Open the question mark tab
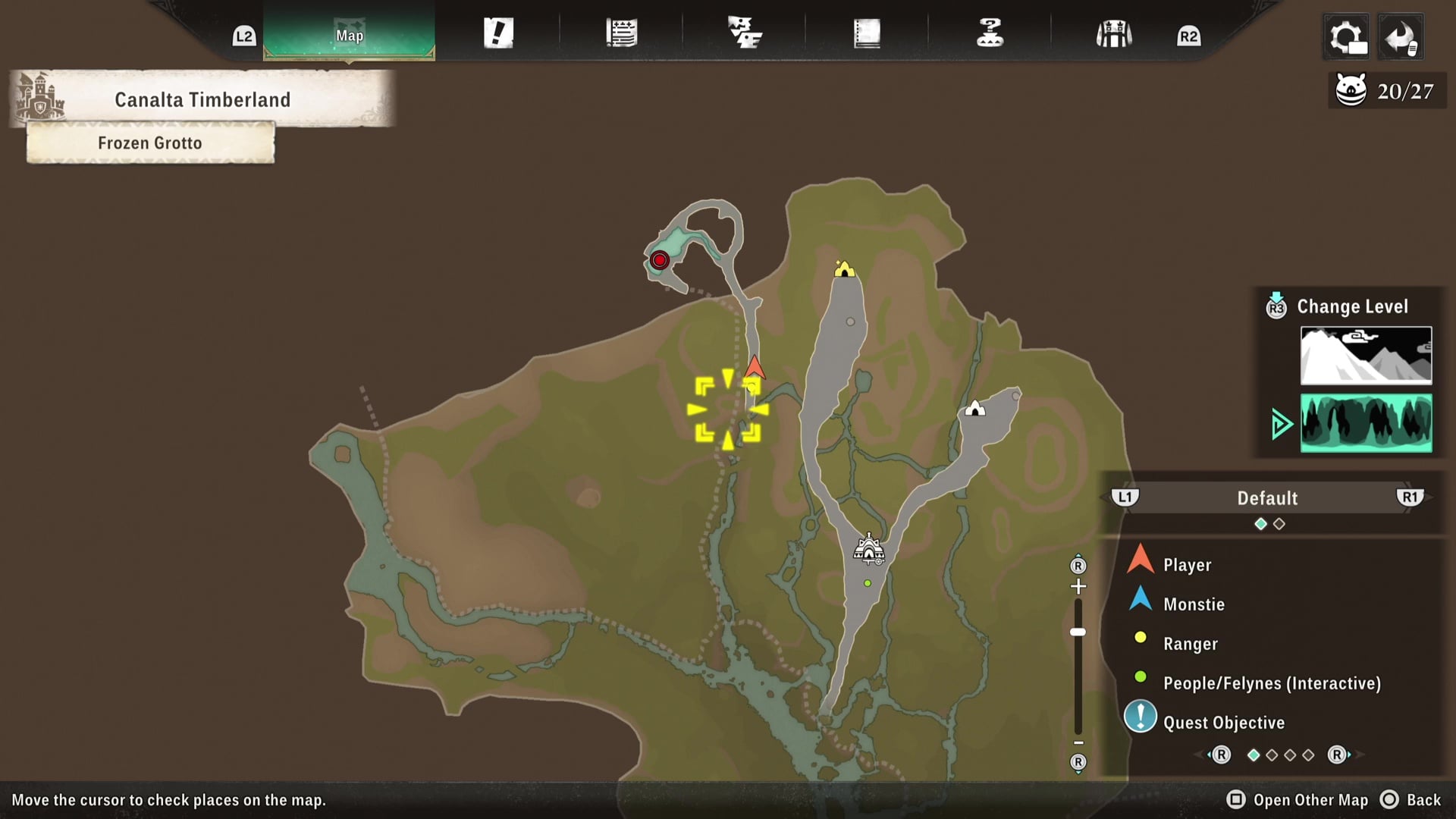The height and width of the screenshot is (819, 1456). coord(990,33)
